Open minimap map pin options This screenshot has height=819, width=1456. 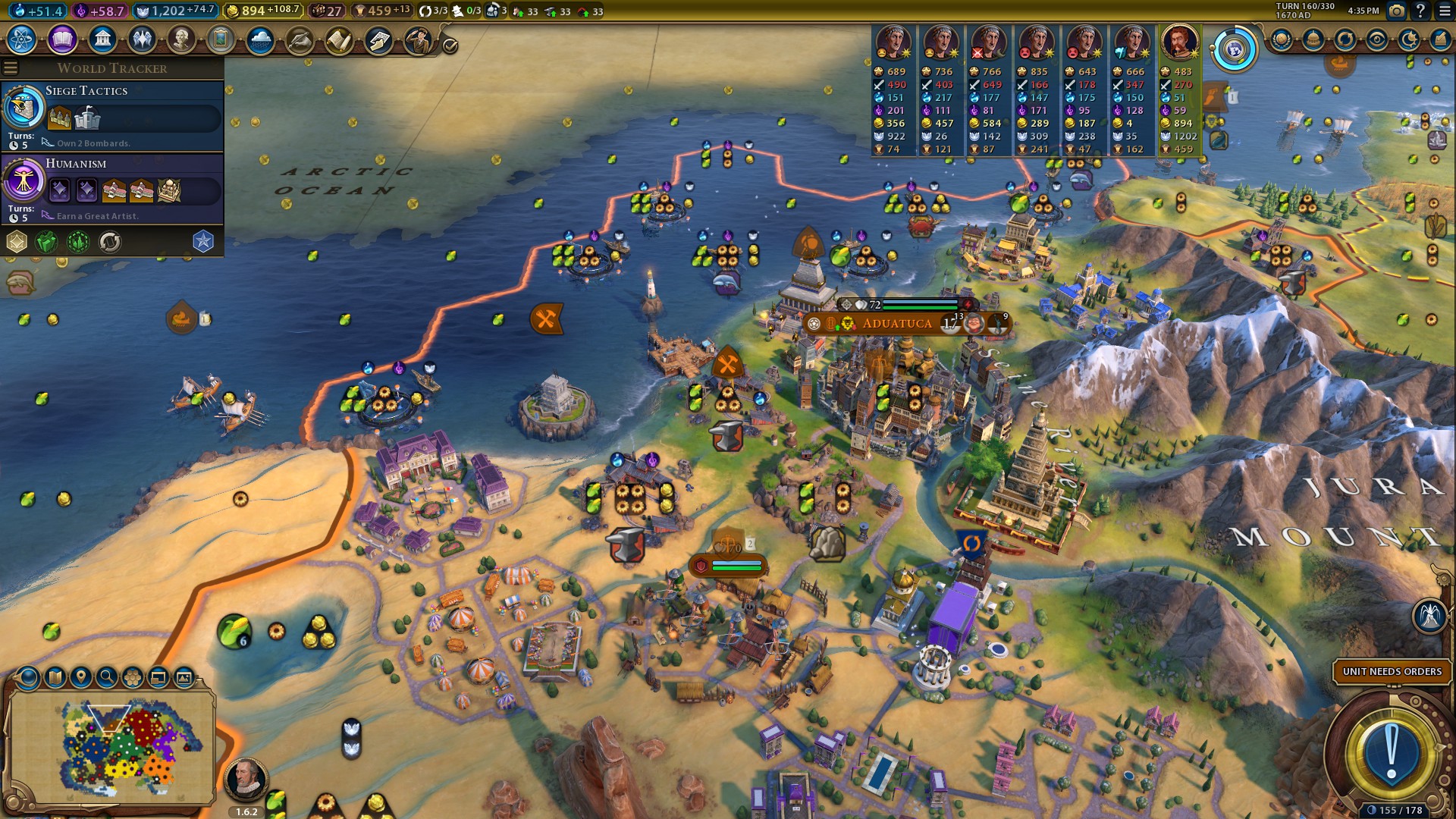[80, 677]
